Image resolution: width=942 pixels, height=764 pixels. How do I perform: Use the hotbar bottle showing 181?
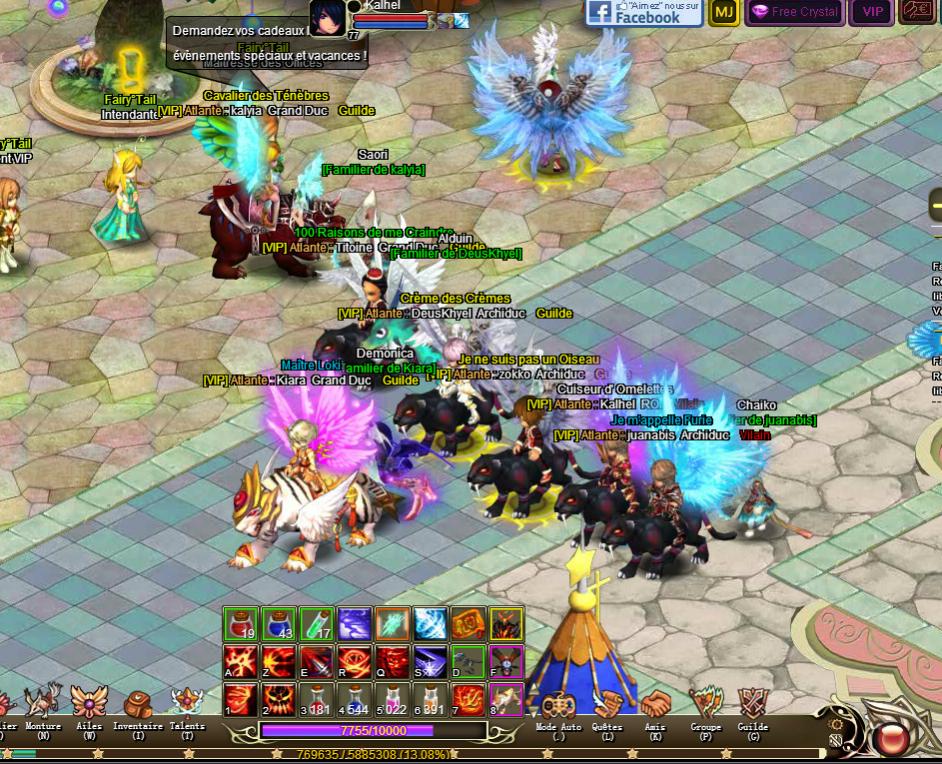pyautogui.click(x=317, y=699)
